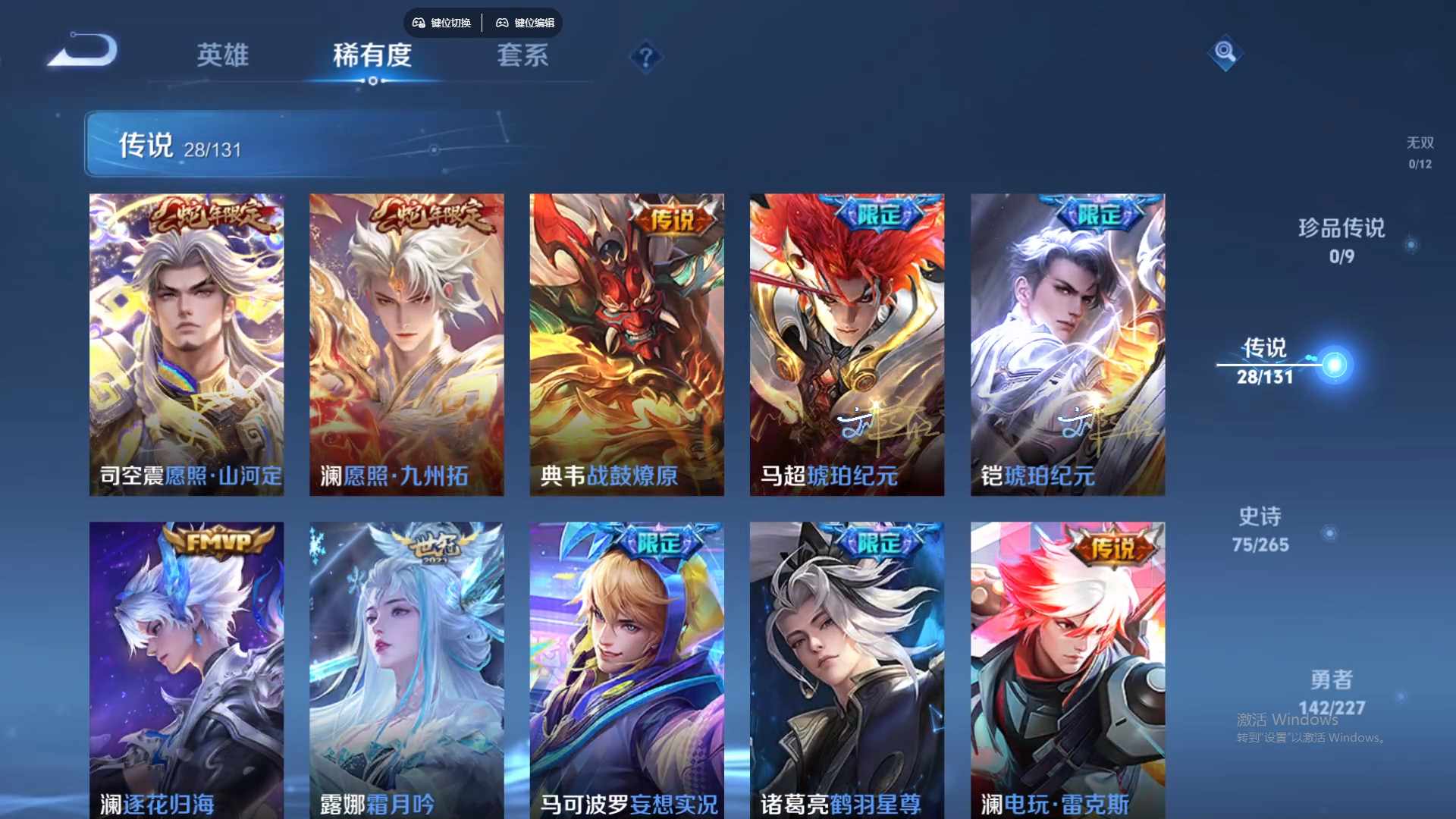The height and width of the screenshot is (819, 1456).
Task: Switch to the 套系 tab
Action: (523, 56)
